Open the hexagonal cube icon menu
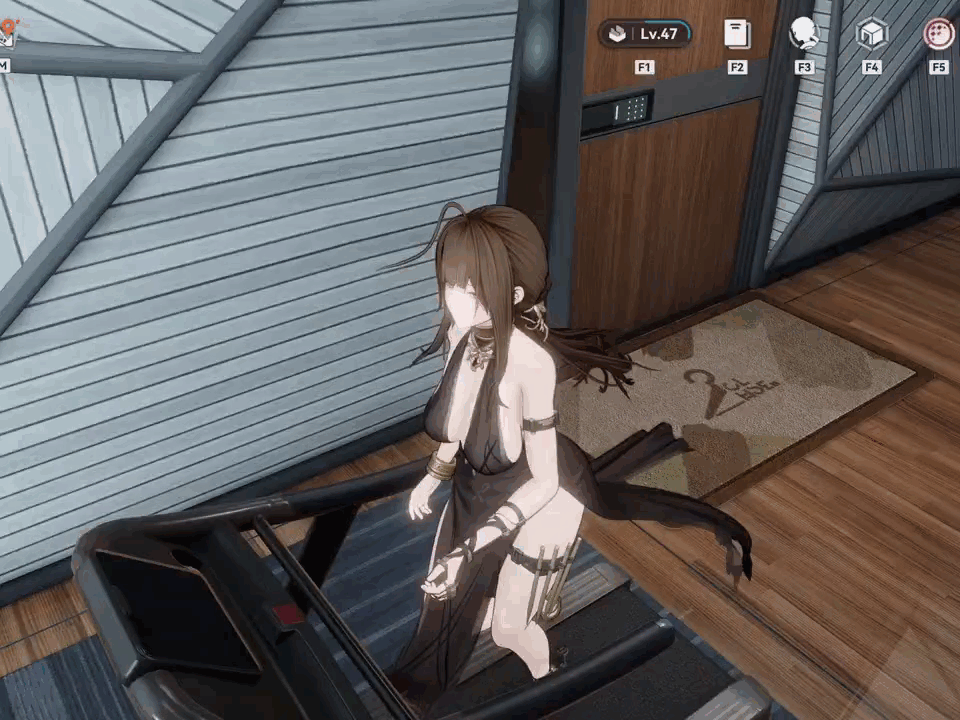The width and height of the screenshot is (960, 720). coord(872,34)
